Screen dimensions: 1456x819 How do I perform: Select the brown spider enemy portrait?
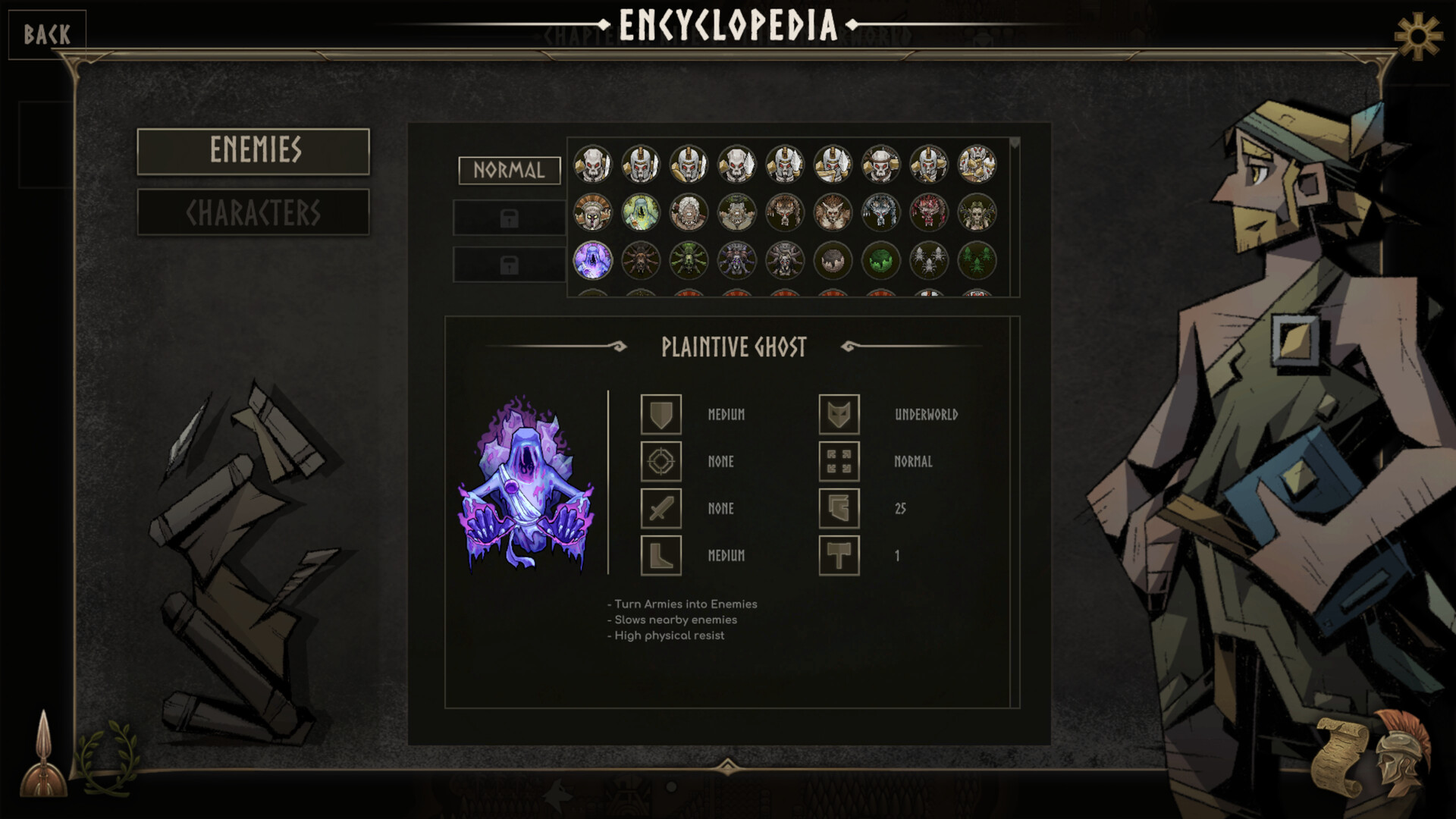pyautogui.click(x=639, y=262)
